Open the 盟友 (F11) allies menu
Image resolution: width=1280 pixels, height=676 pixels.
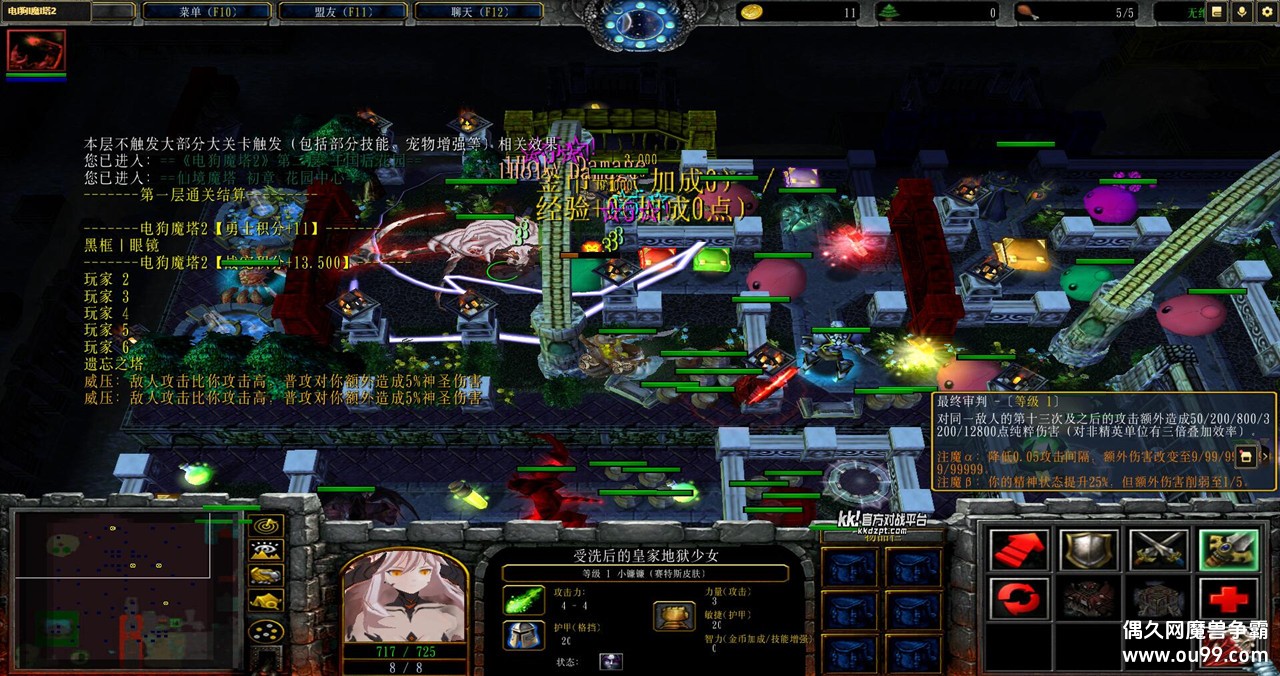point(342,12)
